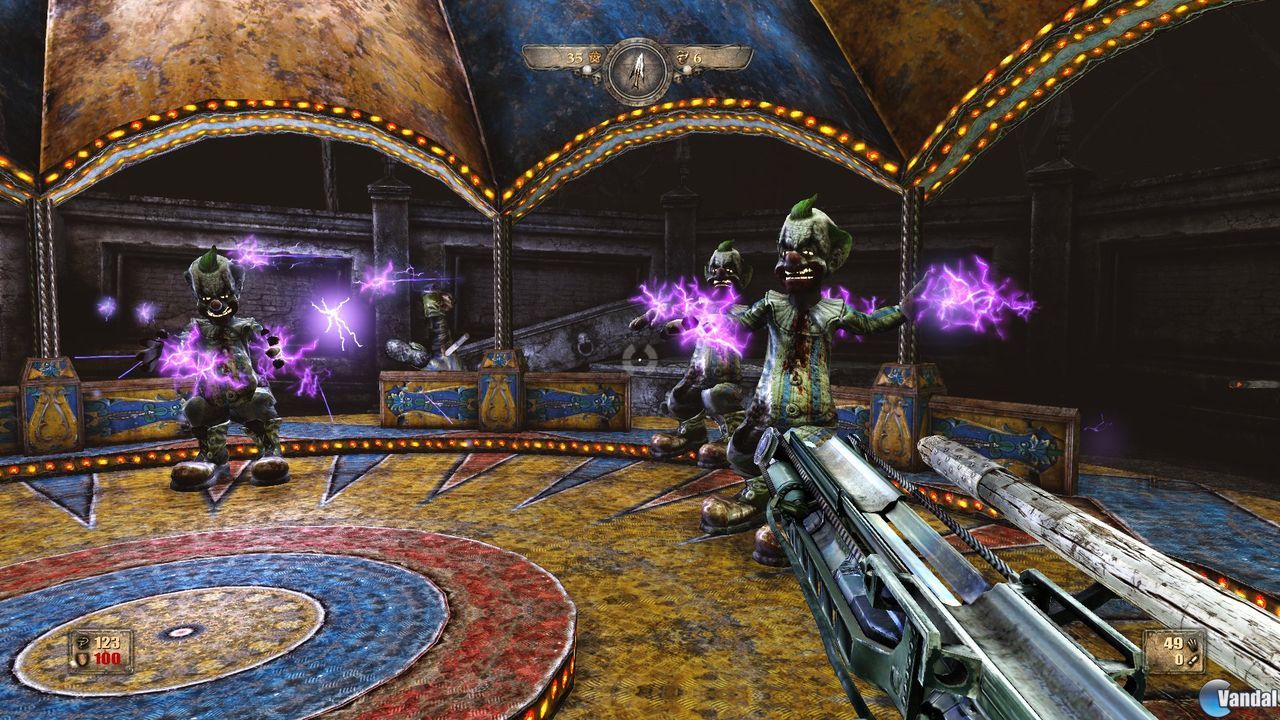Viewport: 1280px width, 720px height.
Task: Click the shield armor icon
Action: click(x=82, y=659)
